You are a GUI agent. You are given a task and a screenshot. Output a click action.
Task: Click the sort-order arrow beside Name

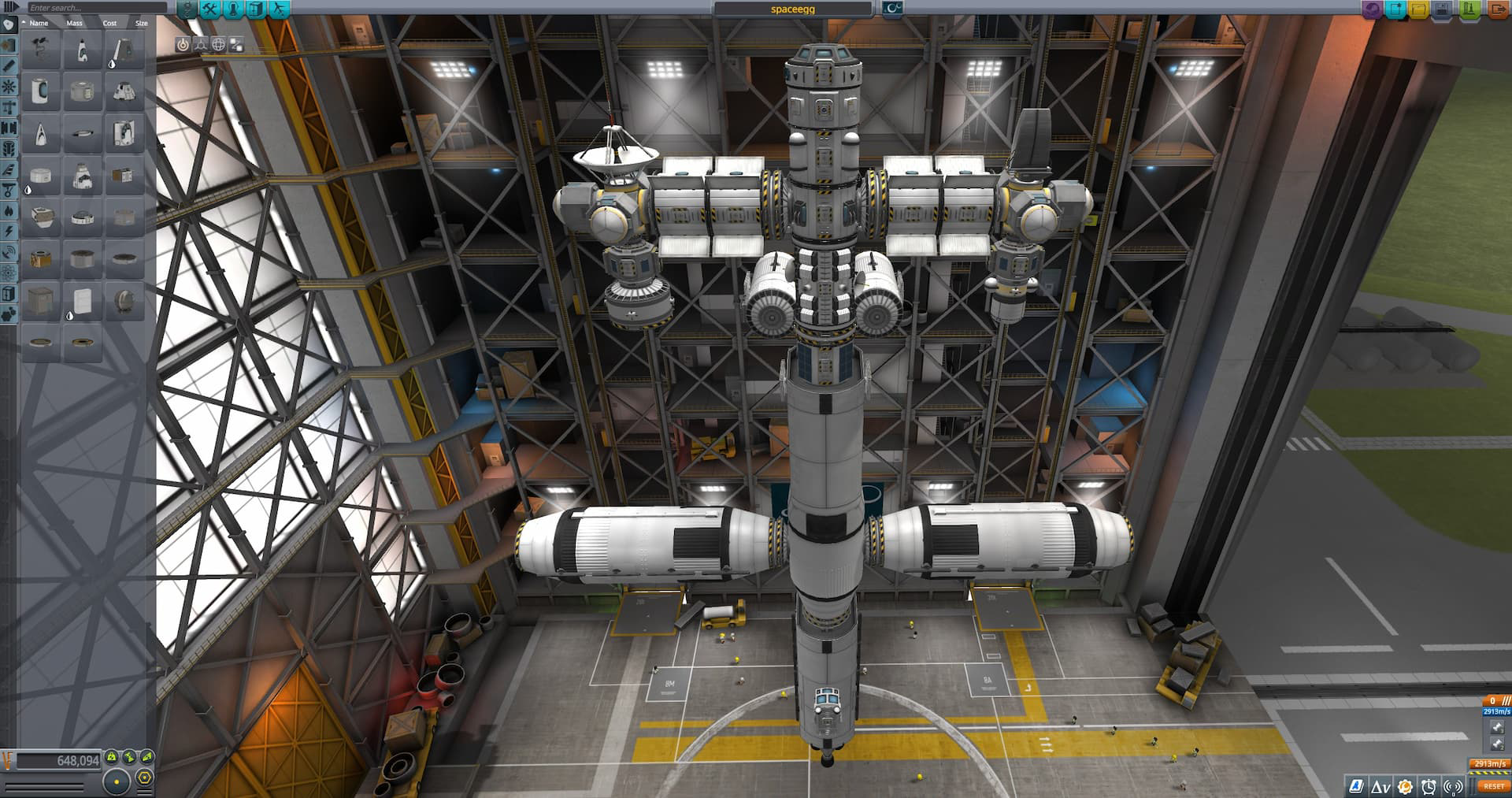[24, 23]
